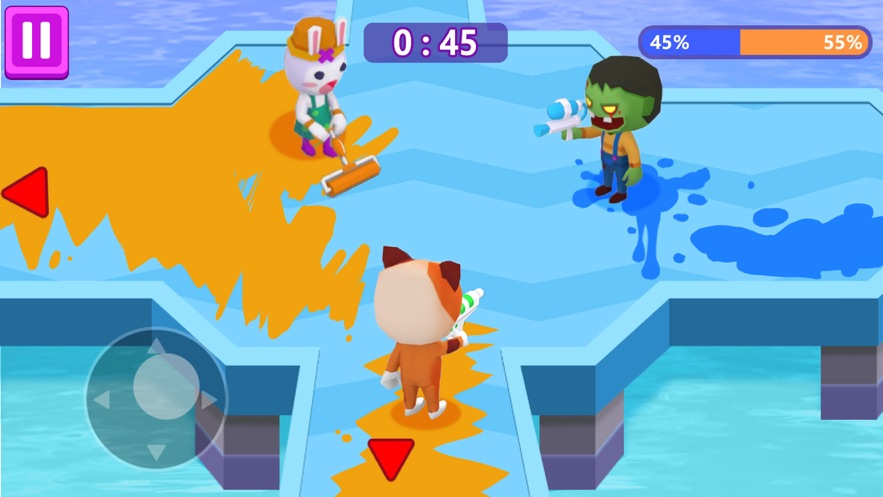Tap the joystick's up arrow
The height and width of the screenshot is (497, 883).
pos(155,347)
